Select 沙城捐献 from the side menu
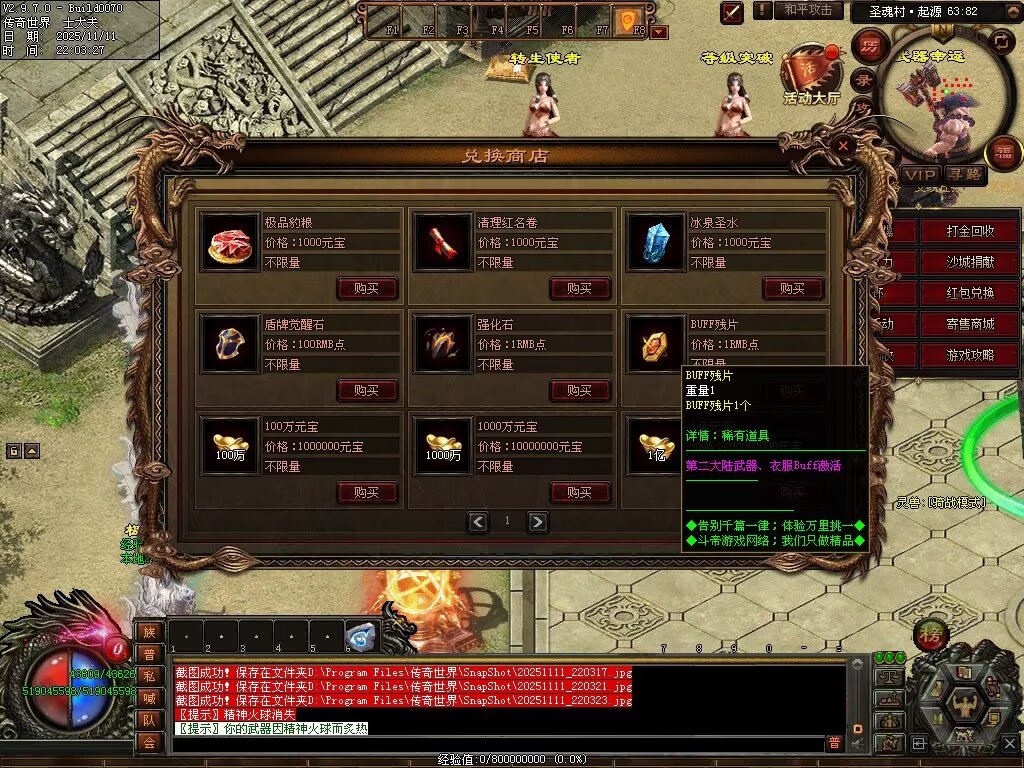Screen dimensions: 1024x768 pyautogui.click(x=970, y=262)
